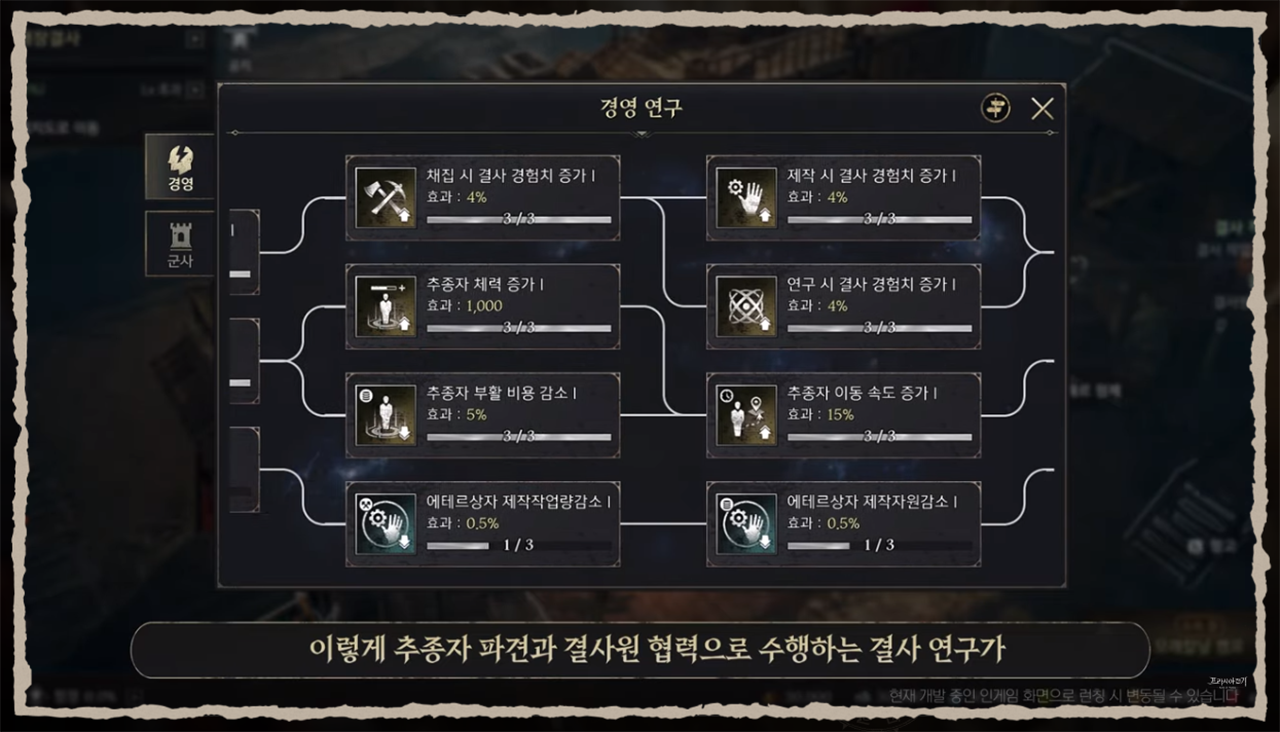Select the gathering experience research axe icon
Image resolution: width=1280 pixels, height=732 pixels.
coord(385,196)
